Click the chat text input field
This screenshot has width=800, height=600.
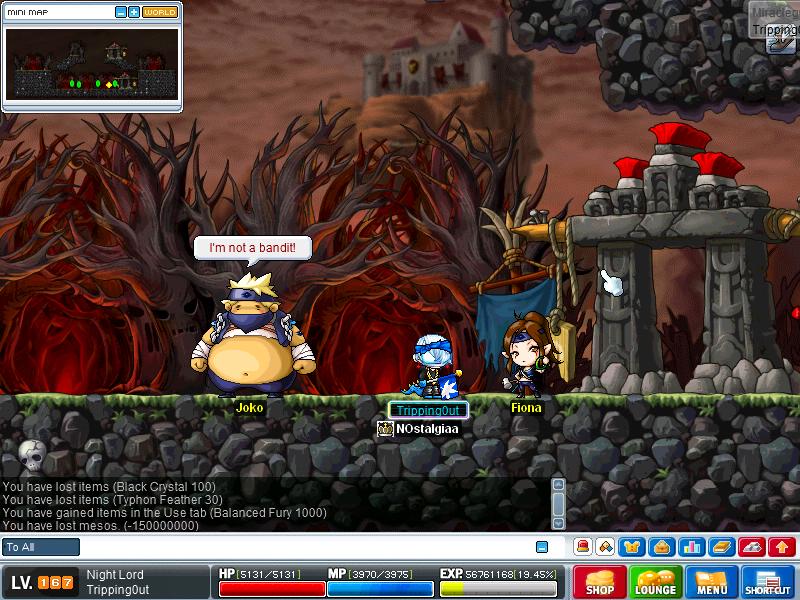(x=300, y=547)
